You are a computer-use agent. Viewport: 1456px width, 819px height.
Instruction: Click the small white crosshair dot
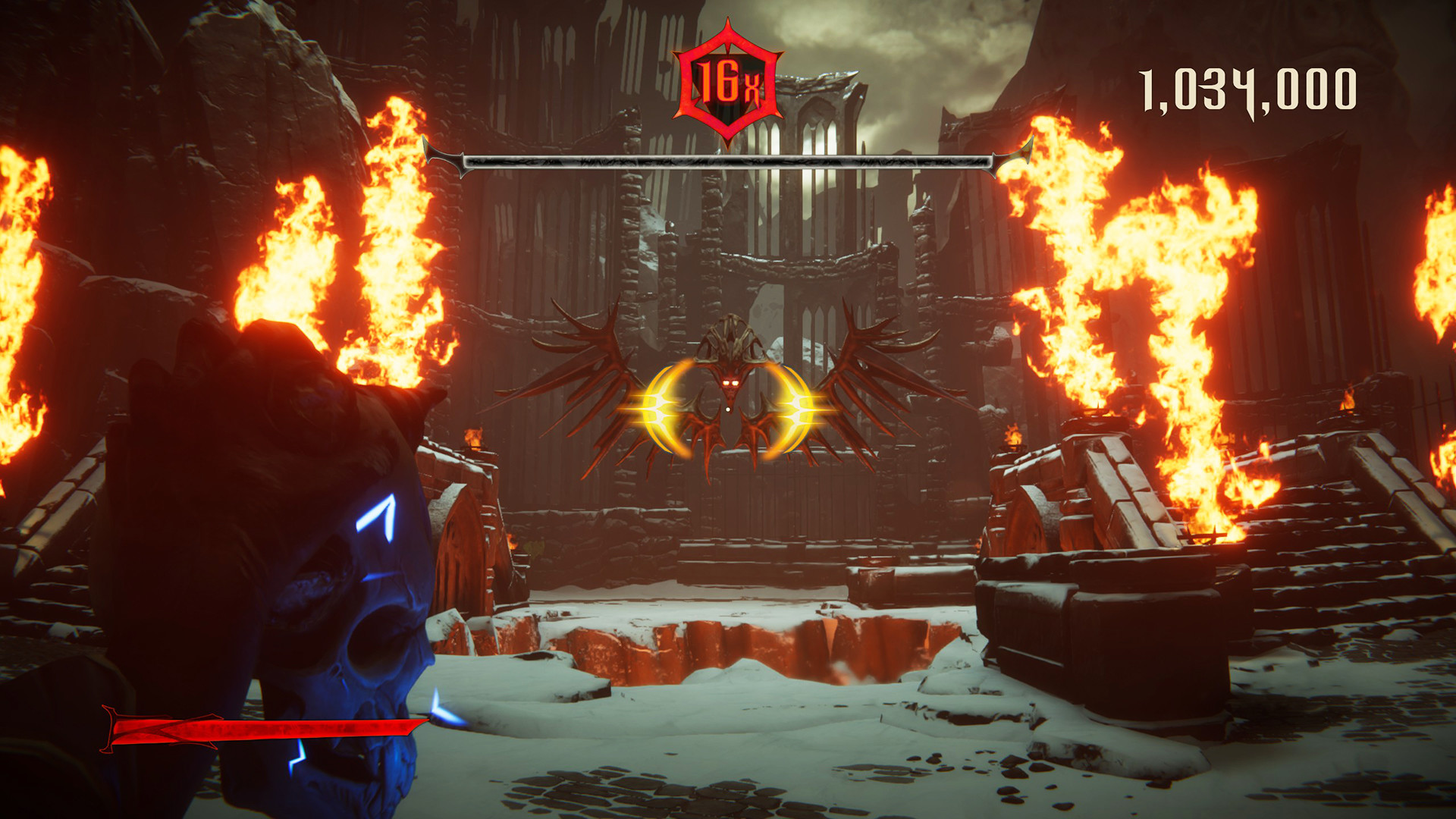tap(728, 408)
